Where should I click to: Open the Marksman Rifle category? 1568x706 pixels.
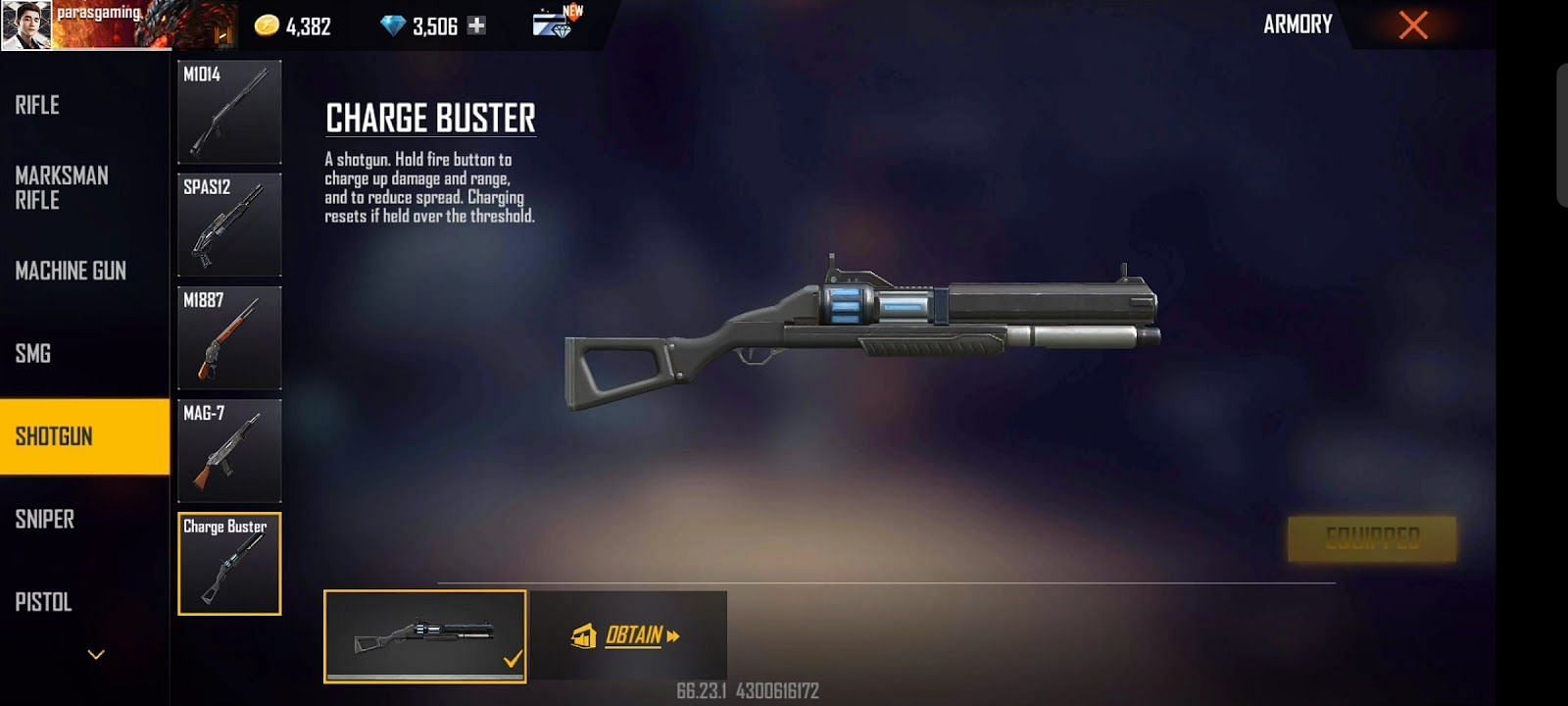point(61,187)
